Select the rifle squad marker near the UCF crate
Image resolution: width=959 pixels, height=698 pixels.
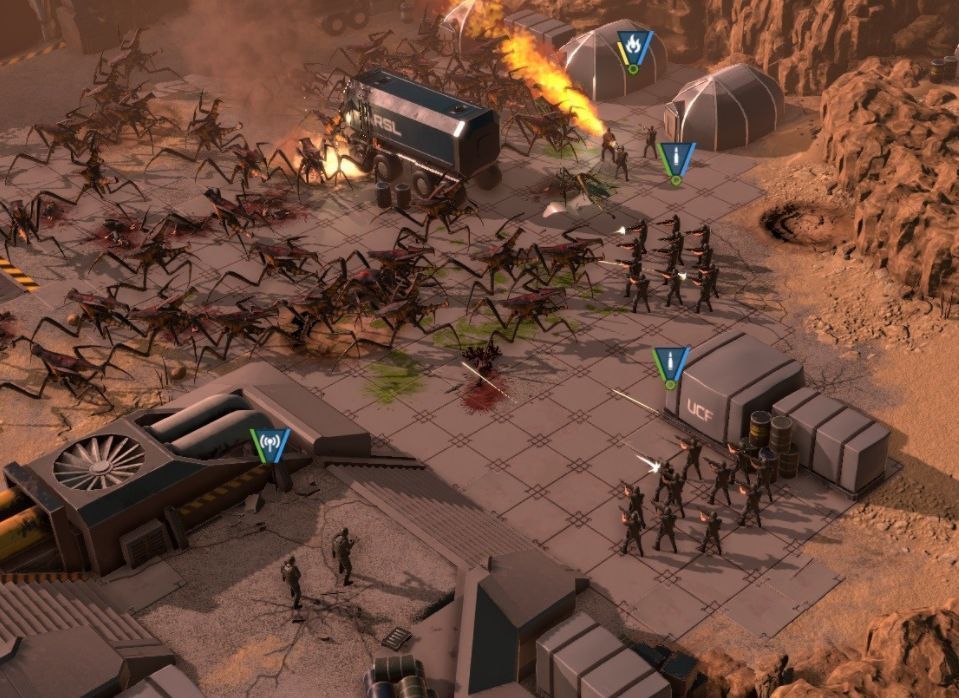tap(670, 365)
